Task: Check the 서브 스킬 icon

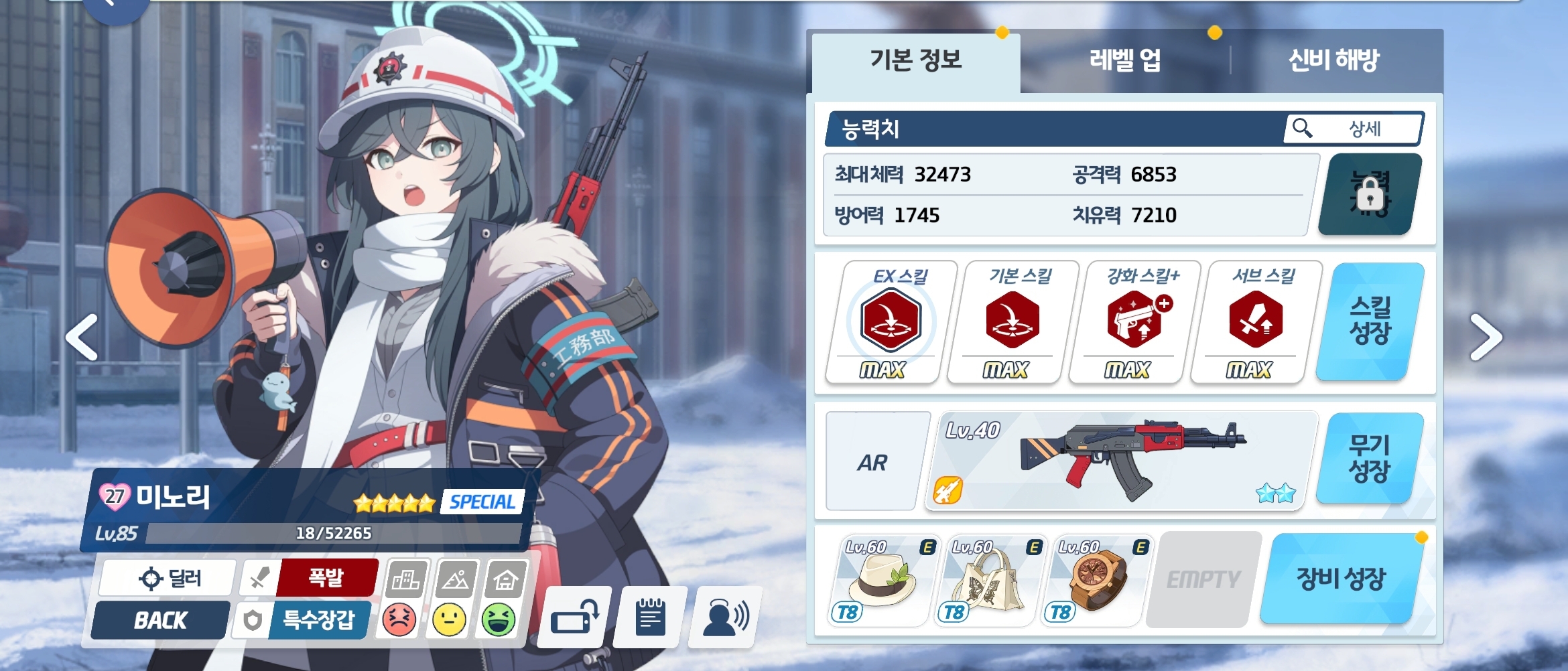Action: (1256, 321)
